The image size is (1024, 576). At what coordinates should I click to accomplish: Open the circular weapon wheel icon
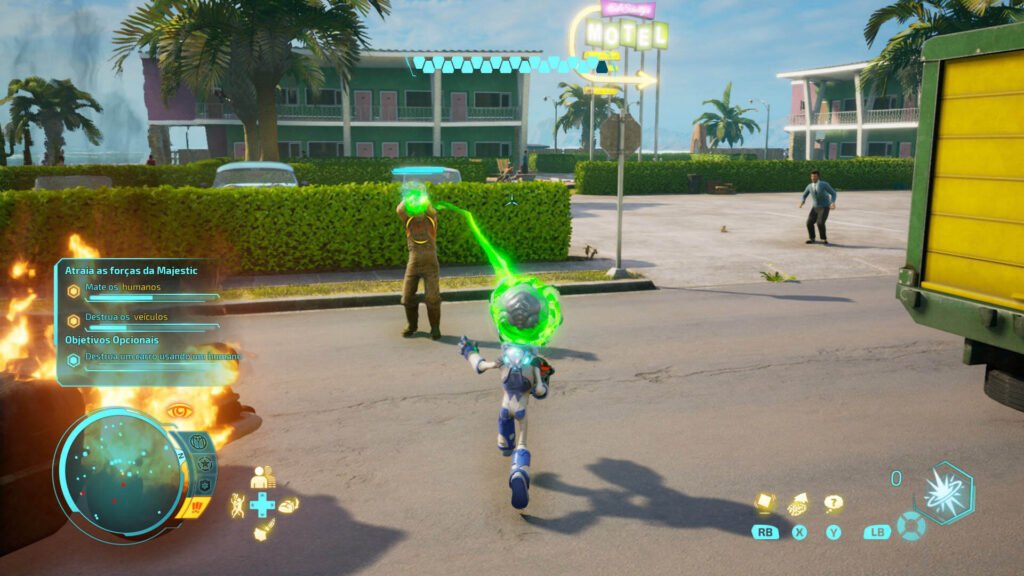pyautogui.click(x=910, y=525)
